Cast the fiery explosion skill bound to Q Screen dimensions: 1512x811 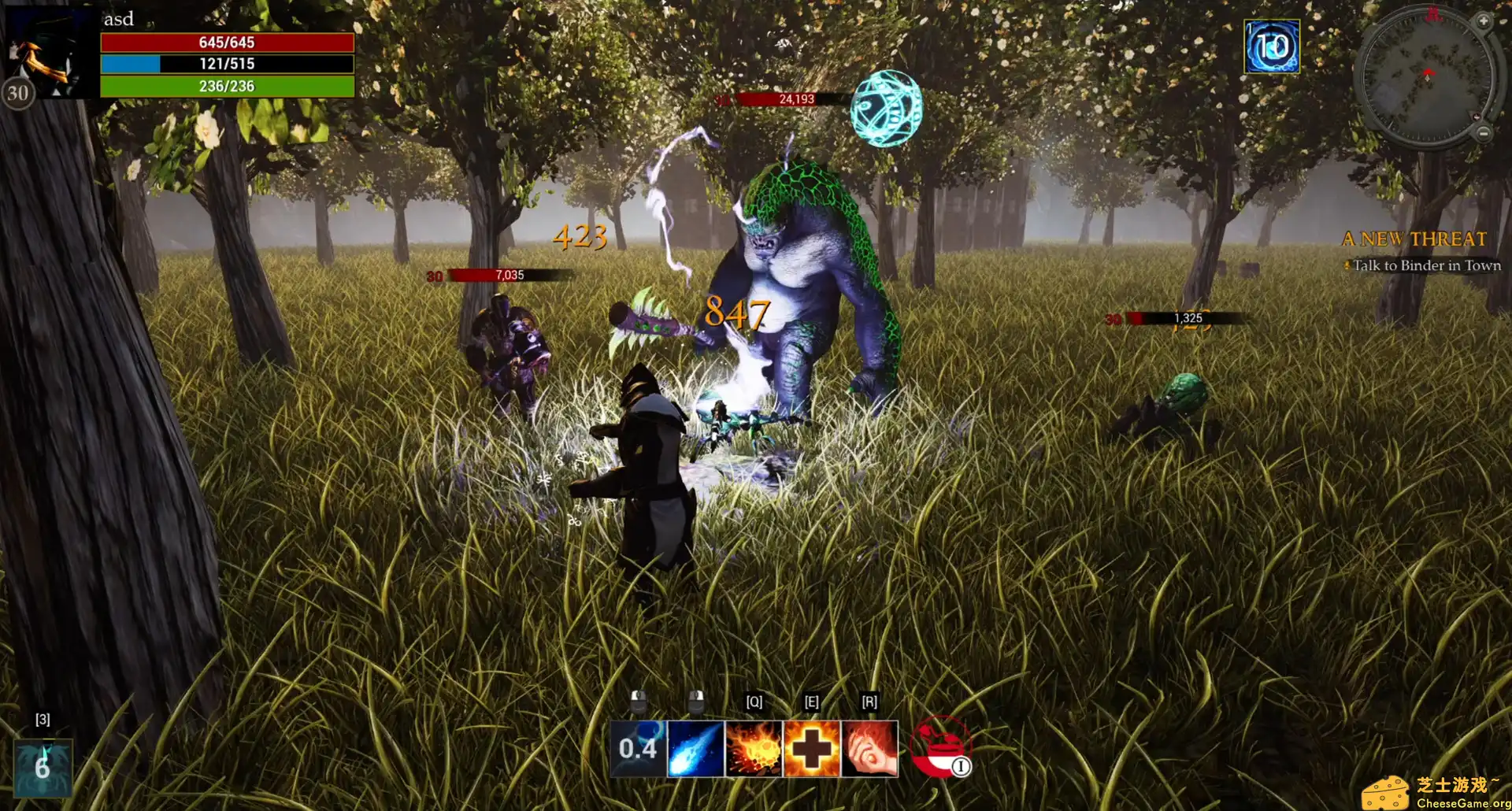(x=754, y=750)
